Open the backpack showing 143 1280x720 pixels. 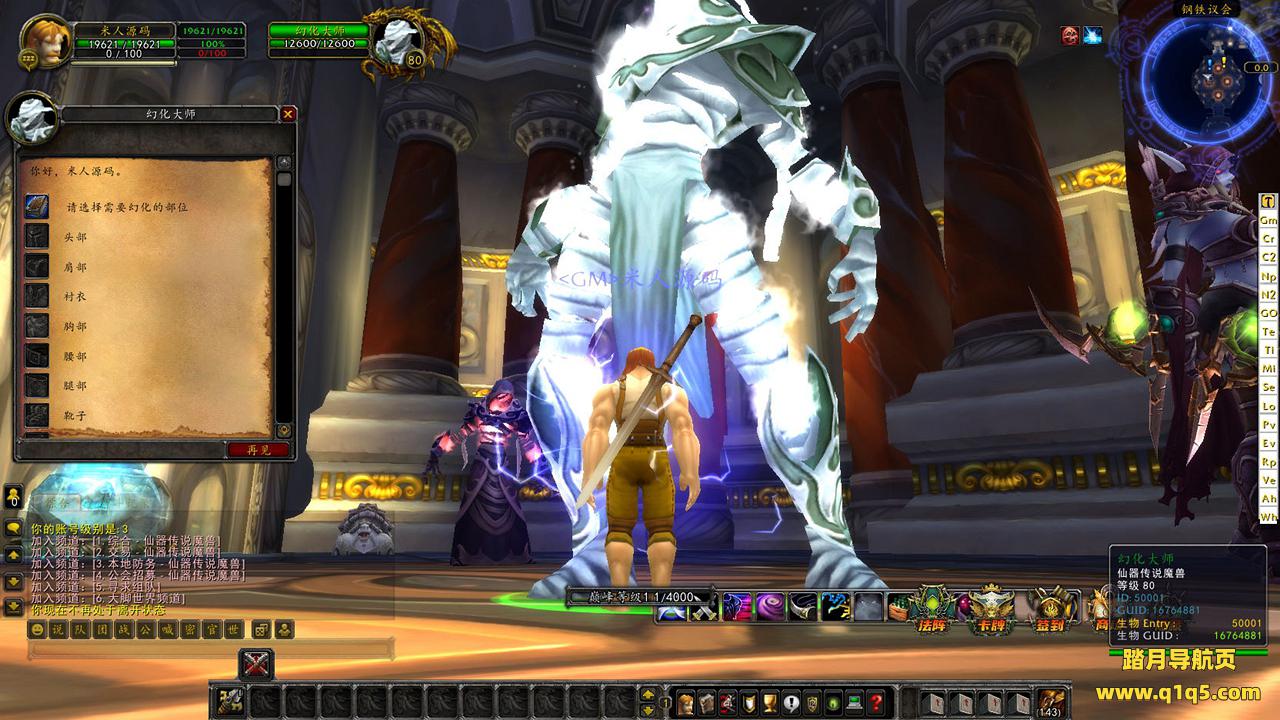1050,702
